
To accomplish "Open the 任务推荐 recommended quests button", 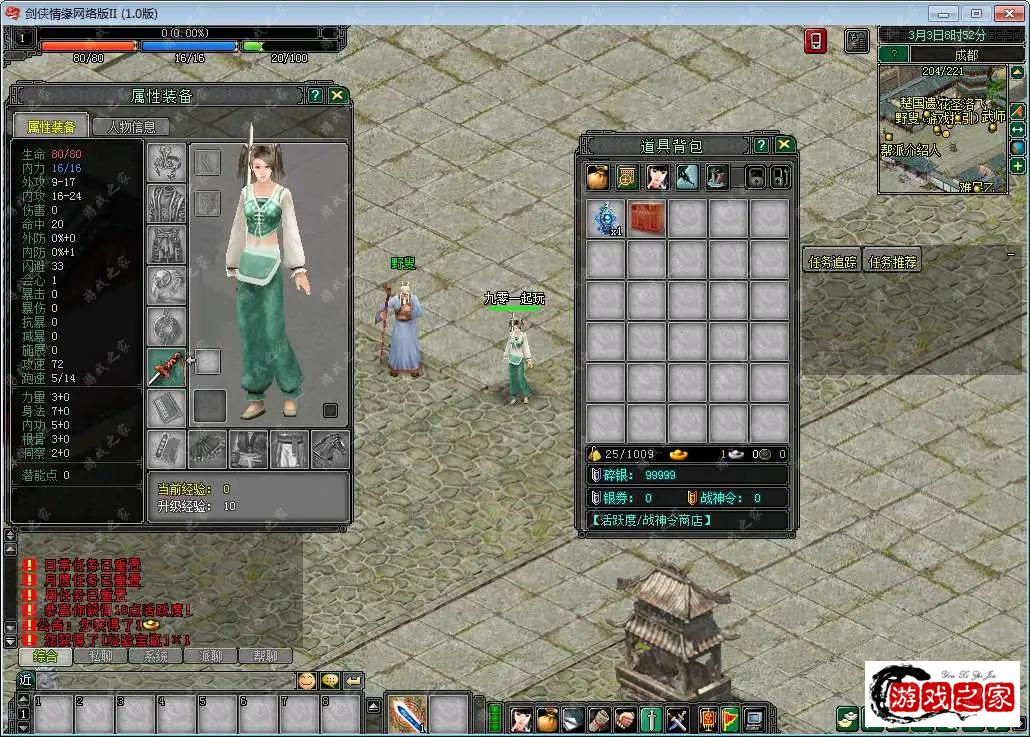I will pyautogui.click(x=892, y=262).
